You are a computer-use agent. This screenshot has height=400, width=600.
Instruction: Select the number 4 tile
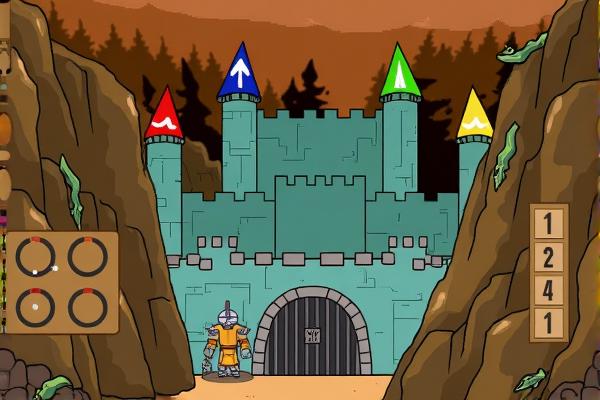click(548, 290)
